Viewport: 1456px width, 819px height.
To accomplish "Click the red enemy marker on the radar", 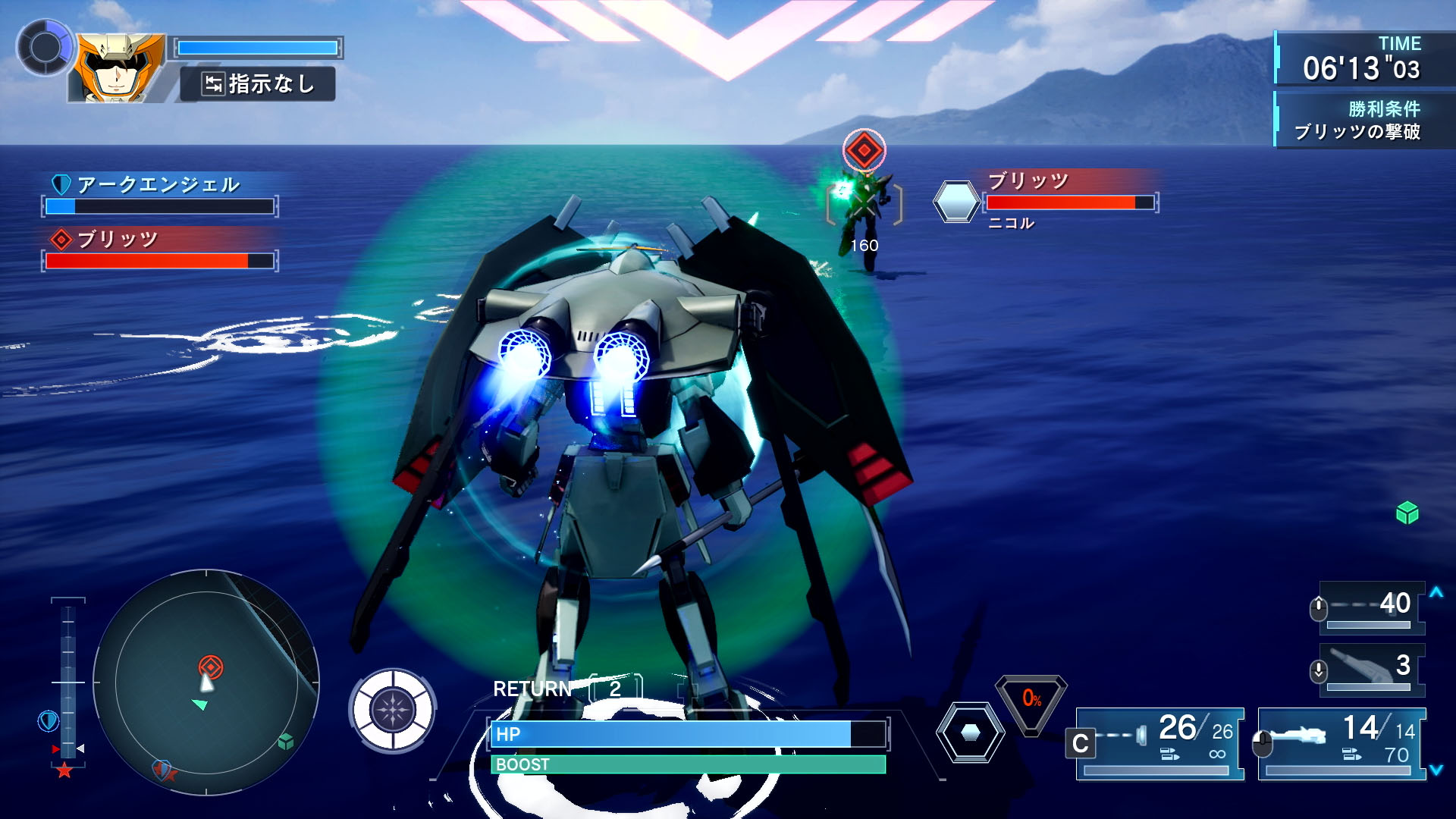I will click(211, 667).
